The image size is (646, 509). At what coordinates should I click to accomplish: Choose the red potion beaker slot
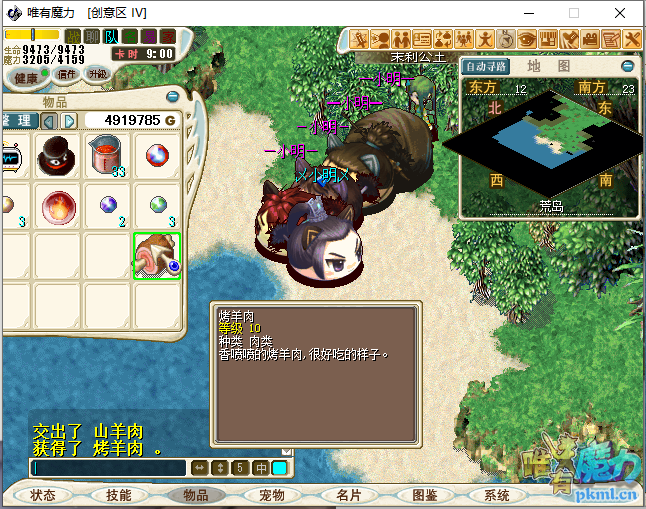coord(107,157)
